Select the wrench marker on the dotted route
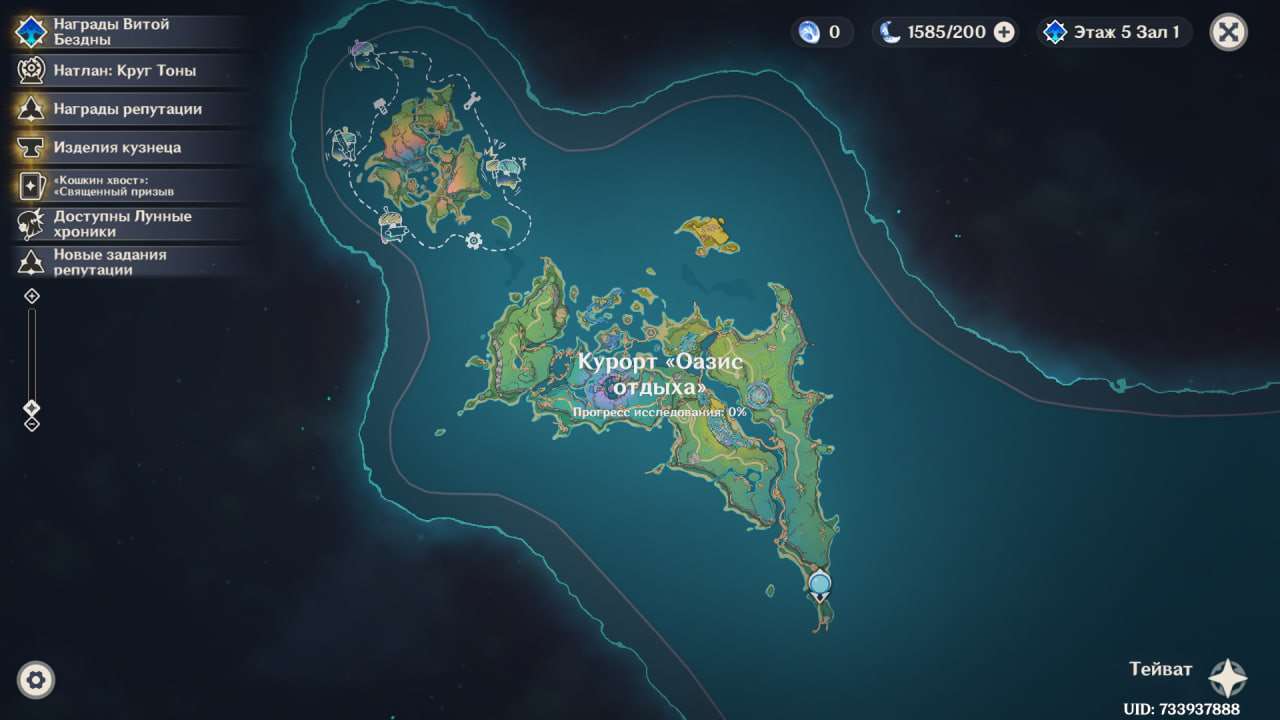1280x720 pixels. click(473, 100)
